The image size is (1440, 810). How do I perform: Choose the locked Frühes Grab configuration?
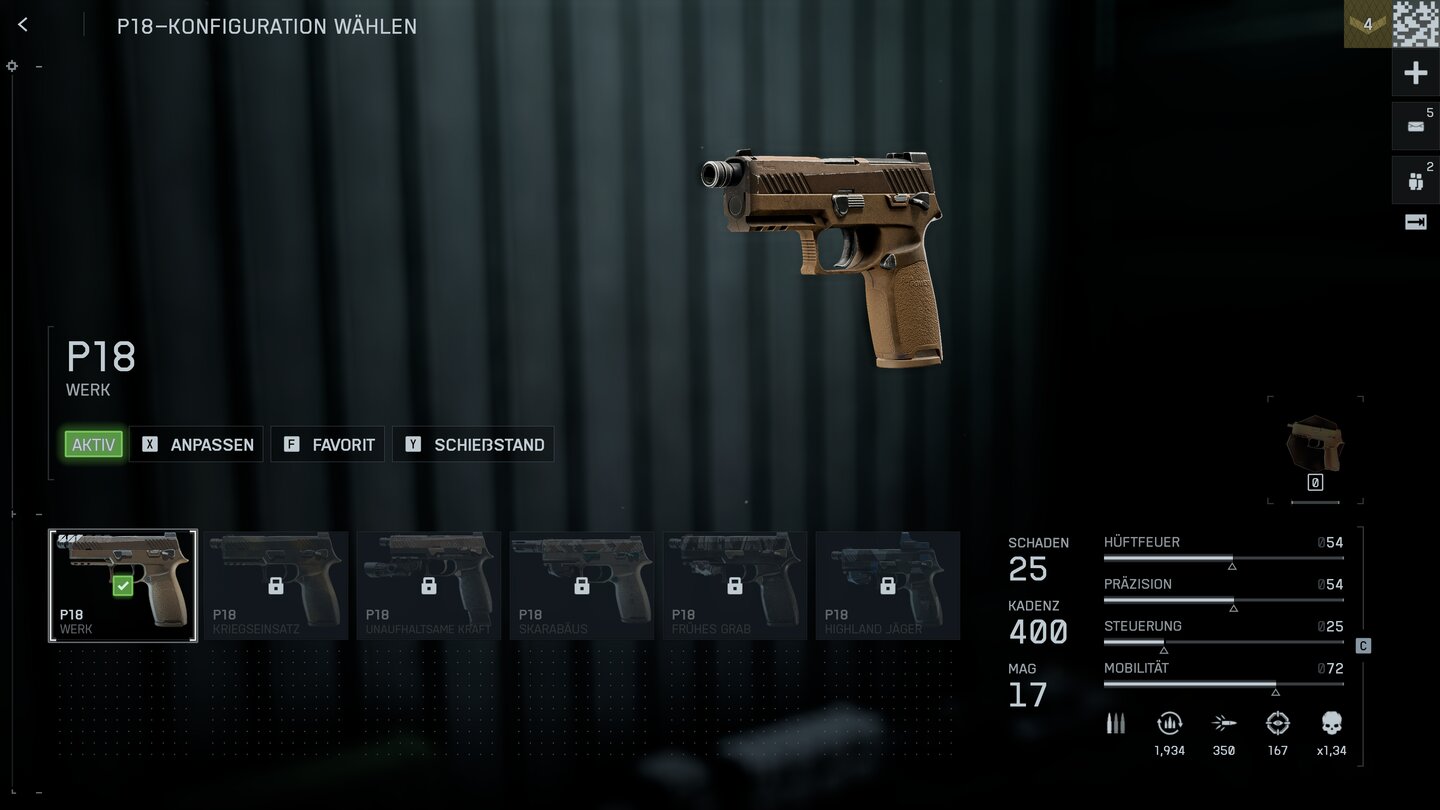tap(735, 585)
